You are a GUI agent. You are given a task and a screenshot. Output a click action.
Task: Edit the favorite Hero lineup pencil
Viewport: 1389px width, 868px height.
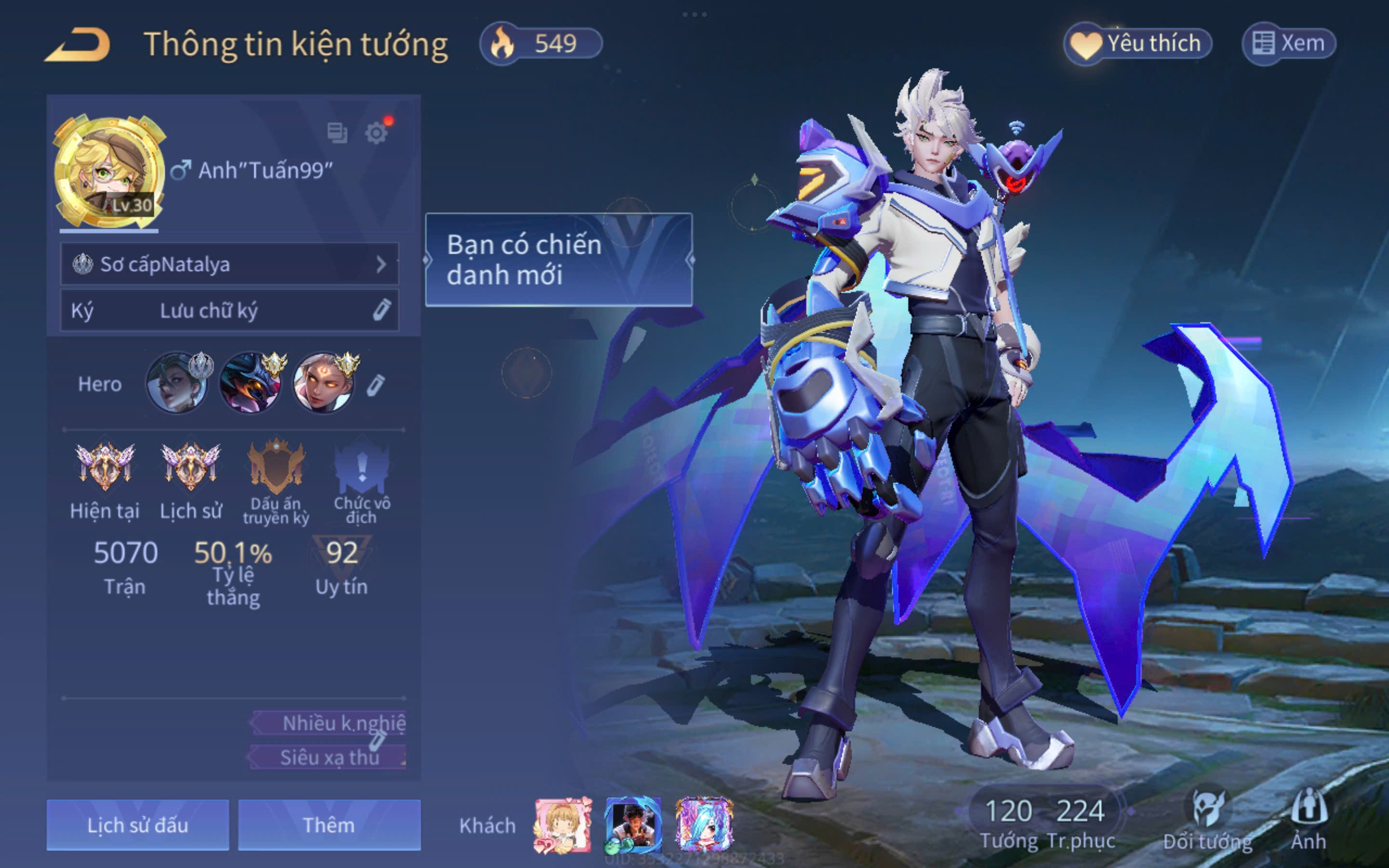click(x=376, y=385)
